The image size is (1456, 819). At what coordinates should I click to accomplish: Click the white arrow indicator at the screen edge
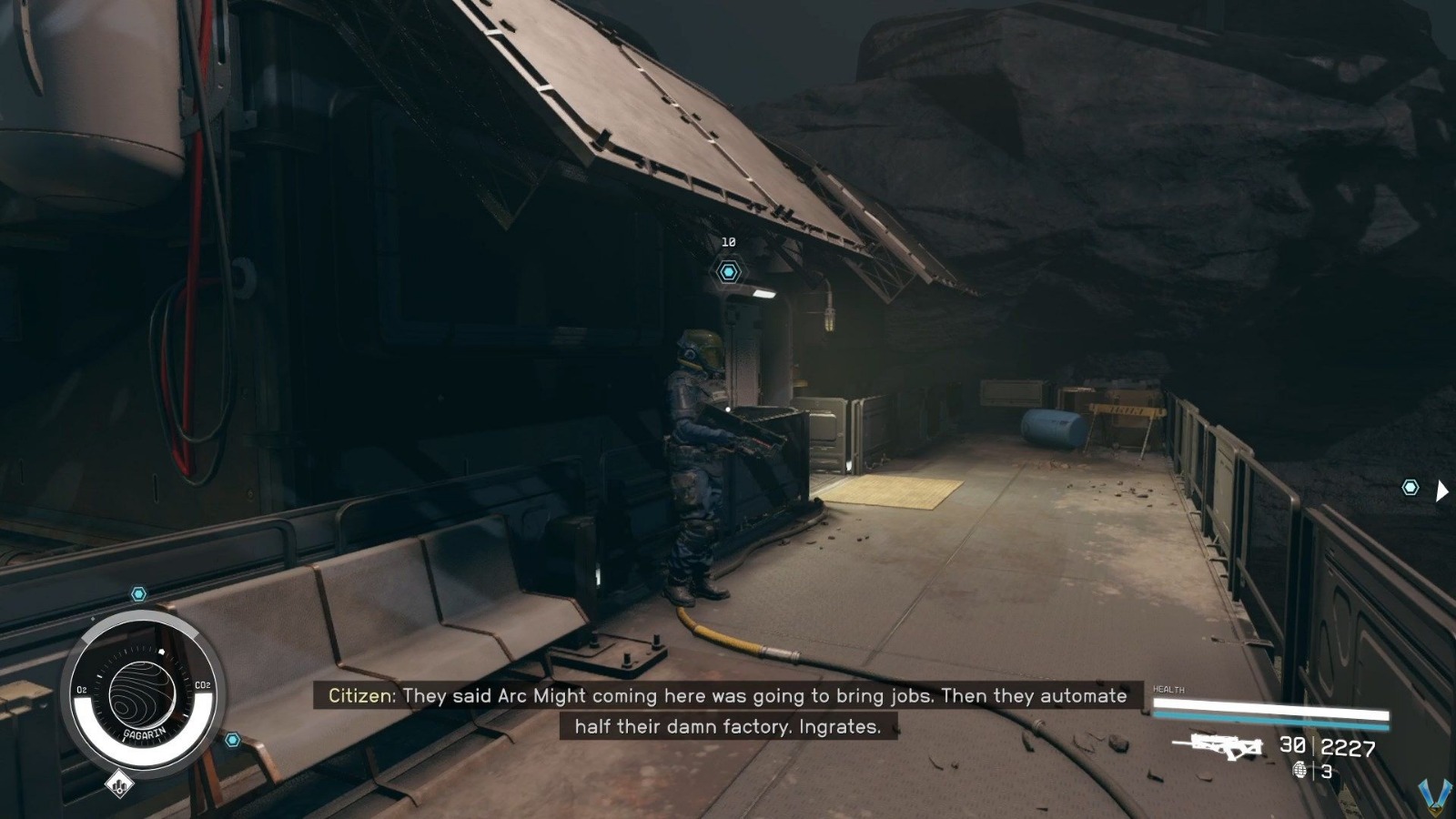(x=1442, y=490)
